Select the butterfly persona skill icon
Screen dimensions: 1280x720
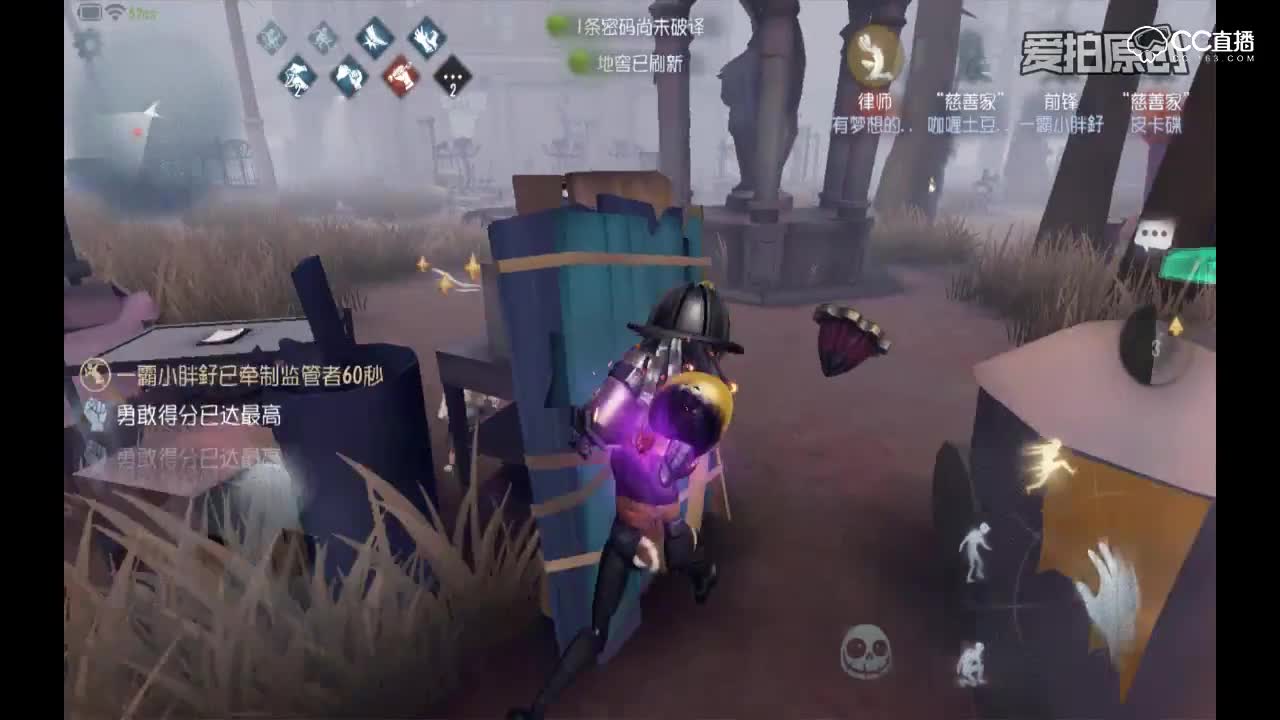(x=374, y=38)
